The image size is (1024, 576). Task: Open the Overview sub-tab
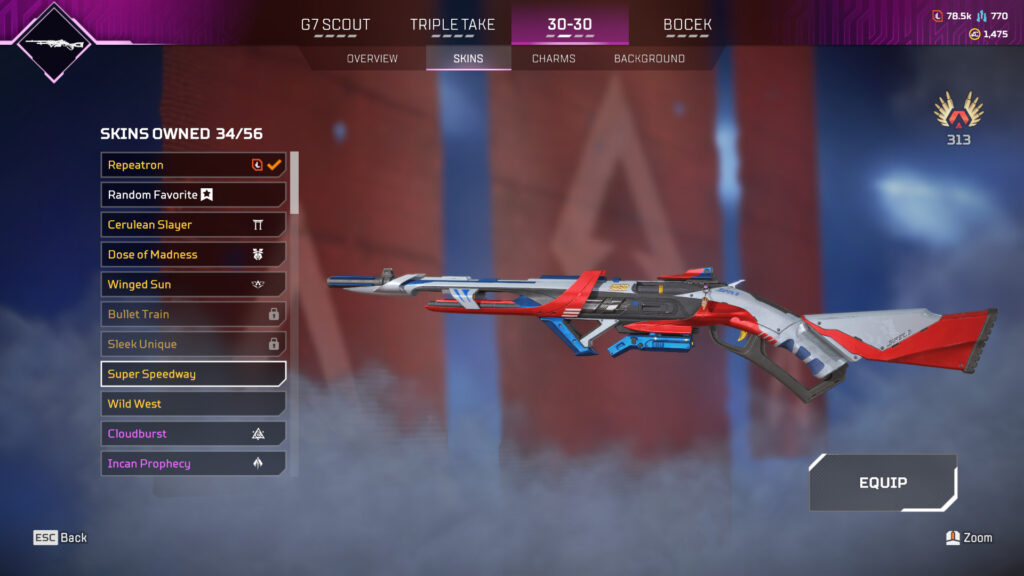click(372, 59)
